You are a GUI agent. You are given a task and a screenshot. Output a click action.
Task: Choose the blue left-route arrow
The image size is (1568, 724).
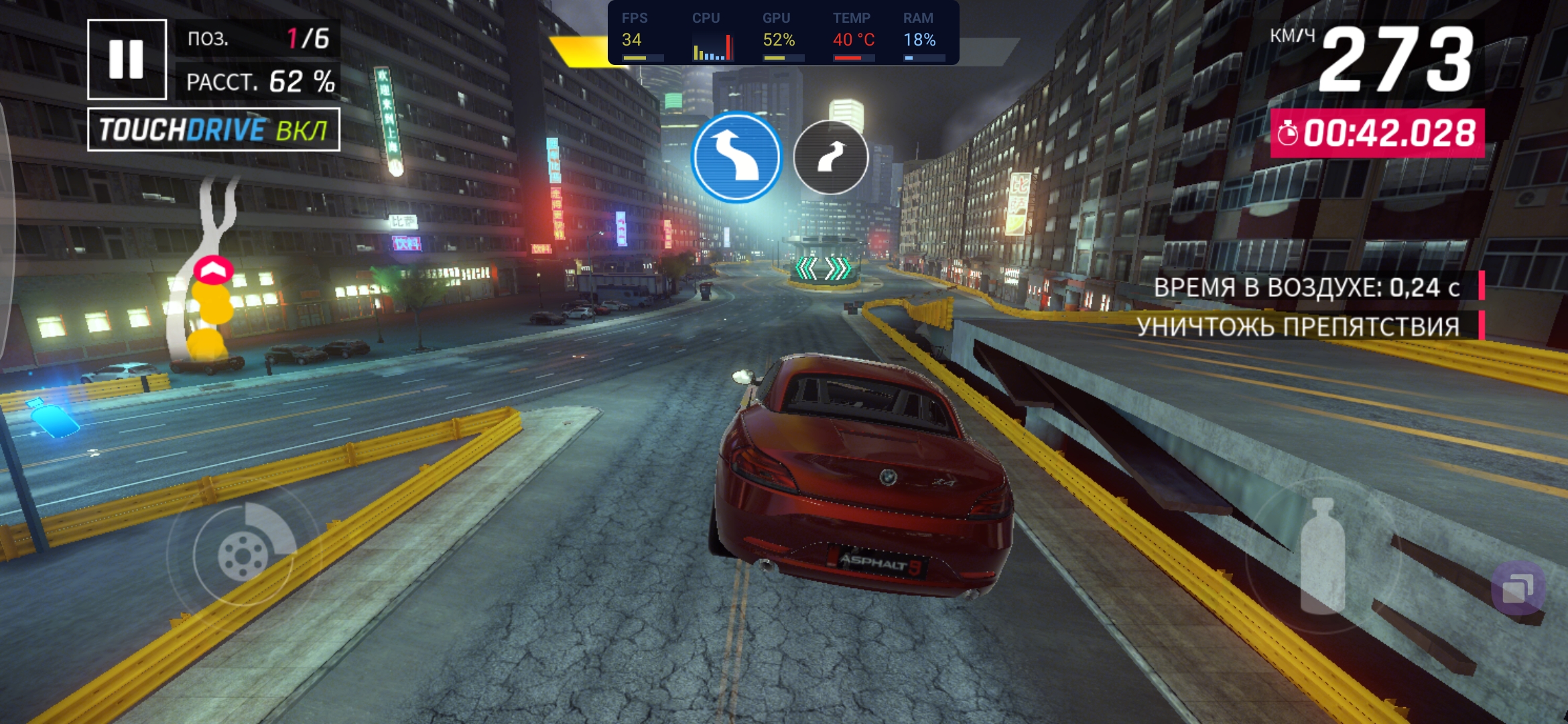tap(736, 157)
